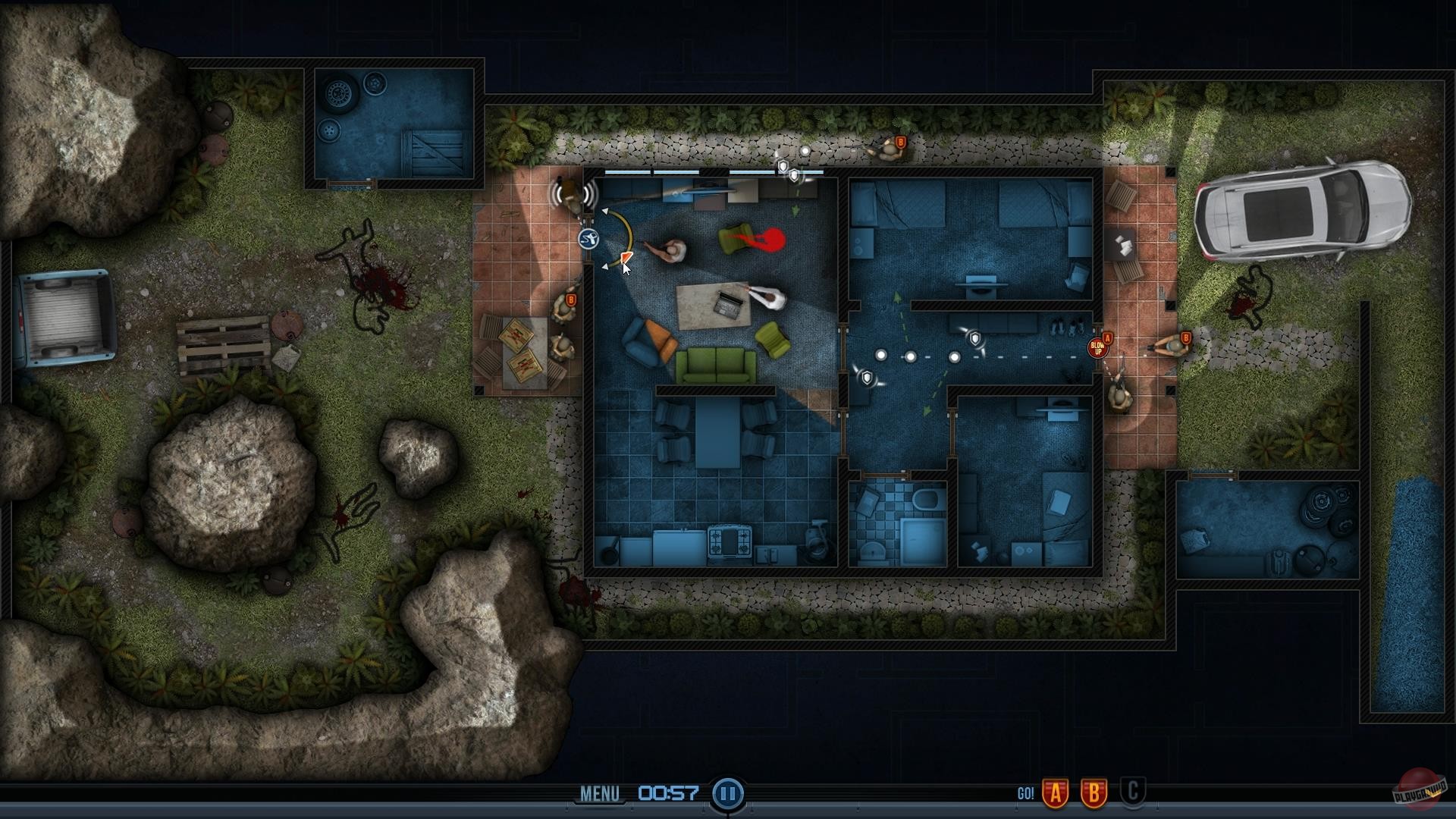Click the B badge on the trooper in the north garden

pos(899,141)
